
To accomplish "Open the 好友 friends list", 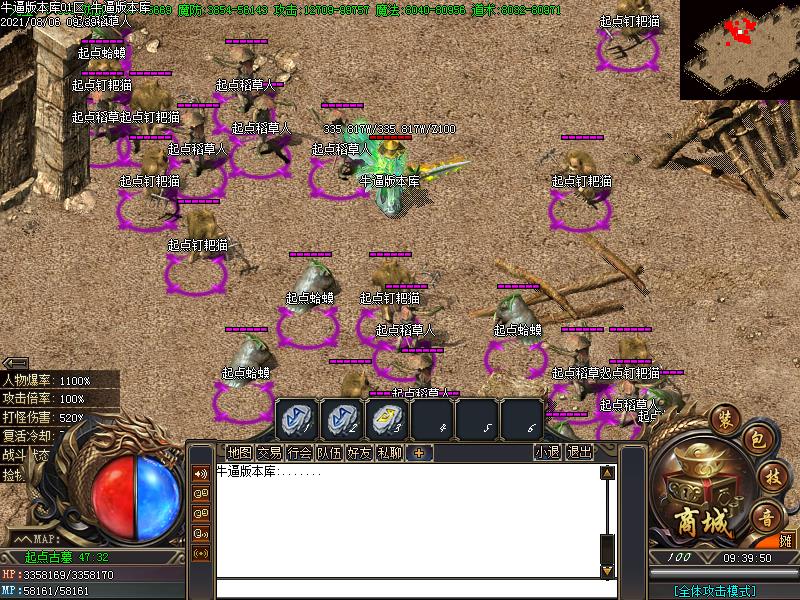I will point(359,452).
